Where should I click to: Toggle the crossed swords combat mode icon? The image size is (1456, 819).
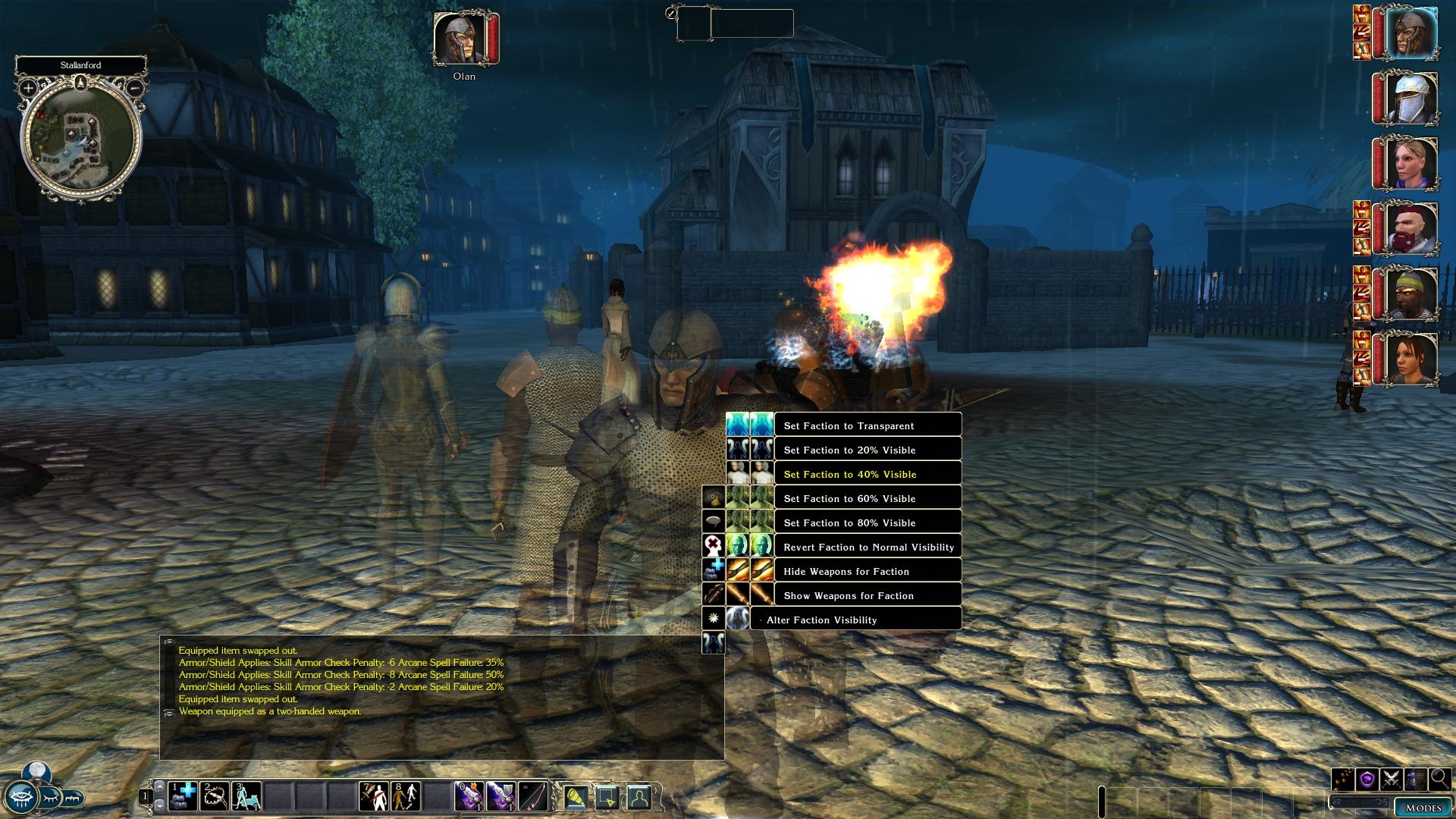(1392, 779)
